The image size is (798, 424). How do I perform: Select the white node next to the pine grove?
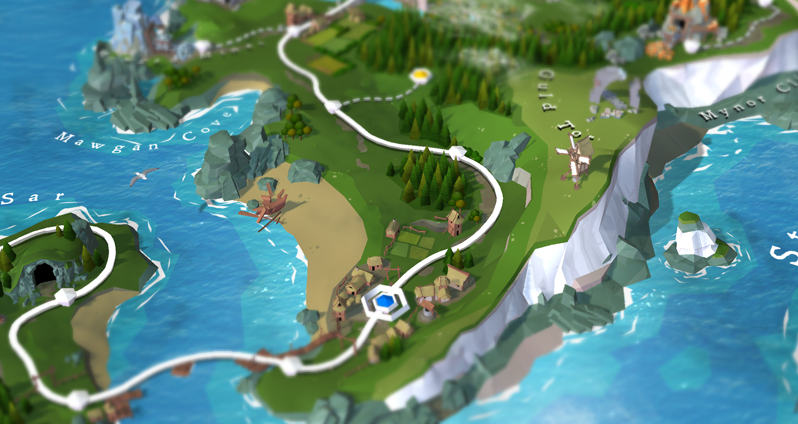click(x=457, y=152)
